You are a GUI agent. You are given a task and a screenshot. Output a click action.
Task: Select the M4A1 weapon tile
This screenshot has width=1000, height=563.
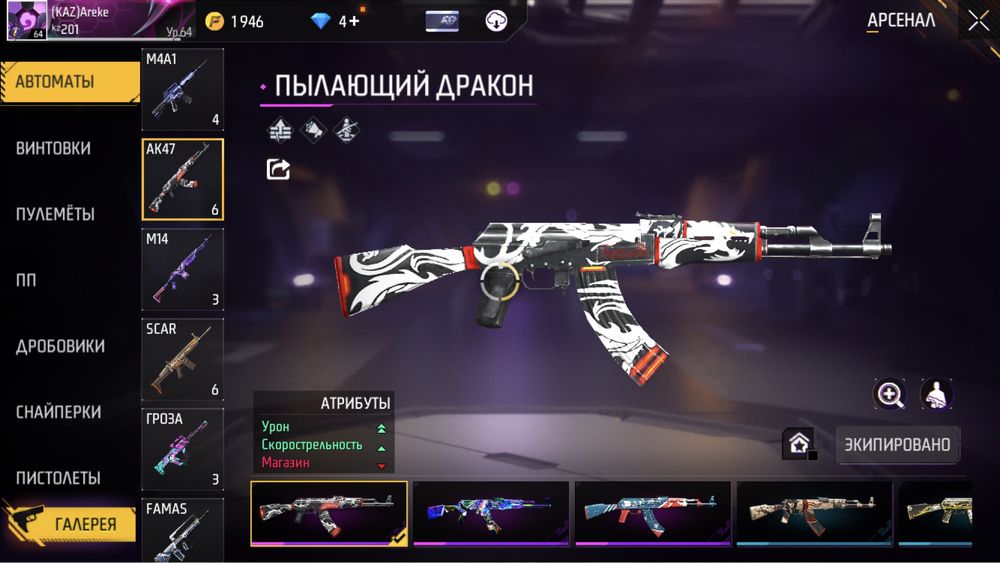pyautogui.click(x=182, y=89)
